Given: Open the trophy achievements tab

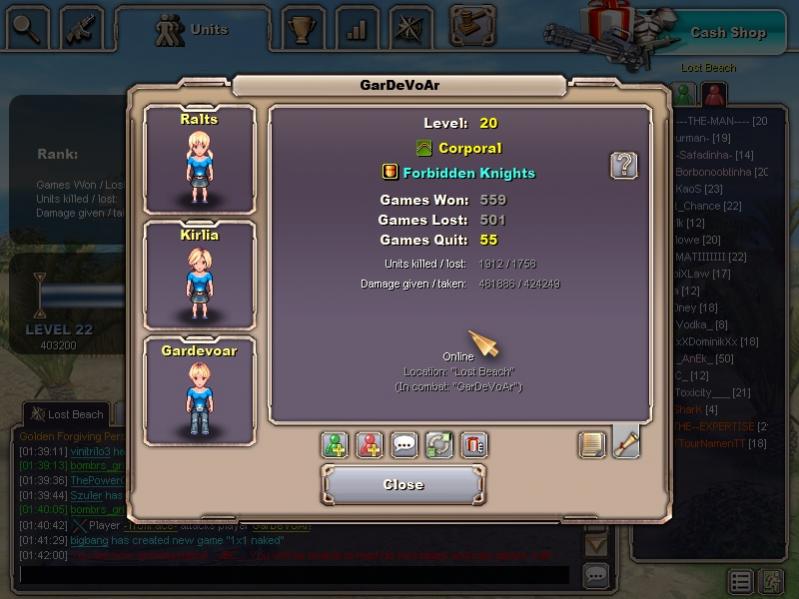Looking at the screenshot, I should point(302,29).
